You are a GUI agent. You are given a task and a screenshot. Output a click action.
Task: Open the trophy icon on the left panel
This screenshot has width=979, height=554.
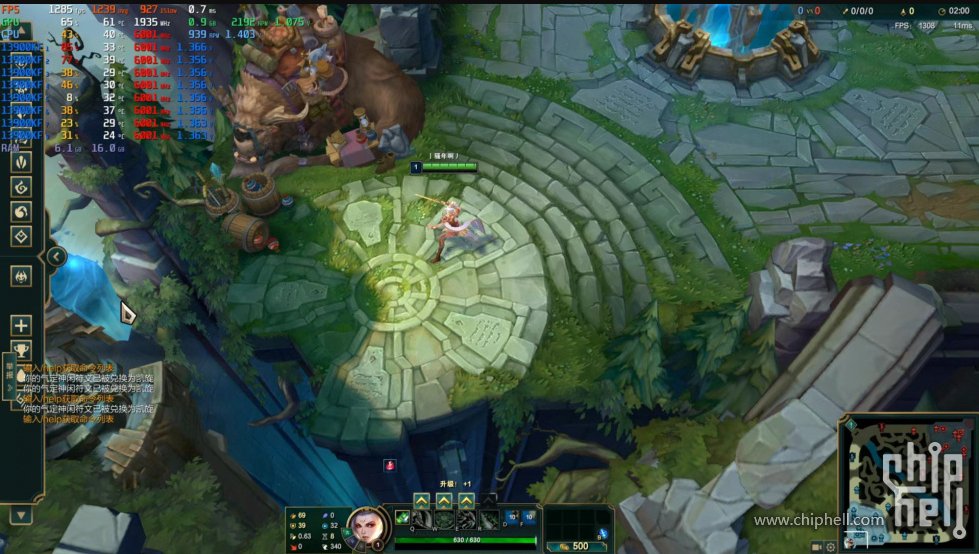point(21,351)
